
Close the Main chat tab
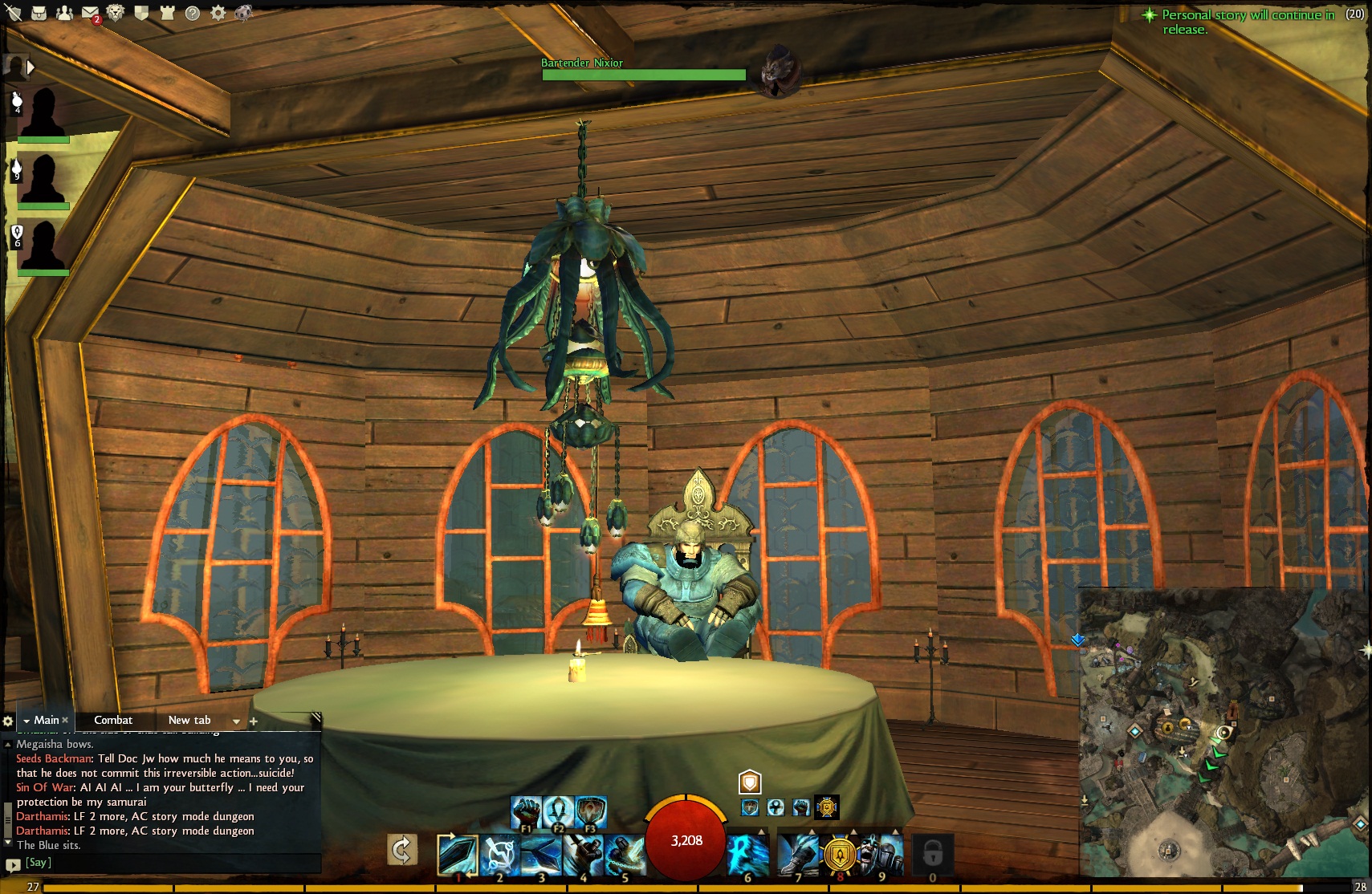coord(65,720)
